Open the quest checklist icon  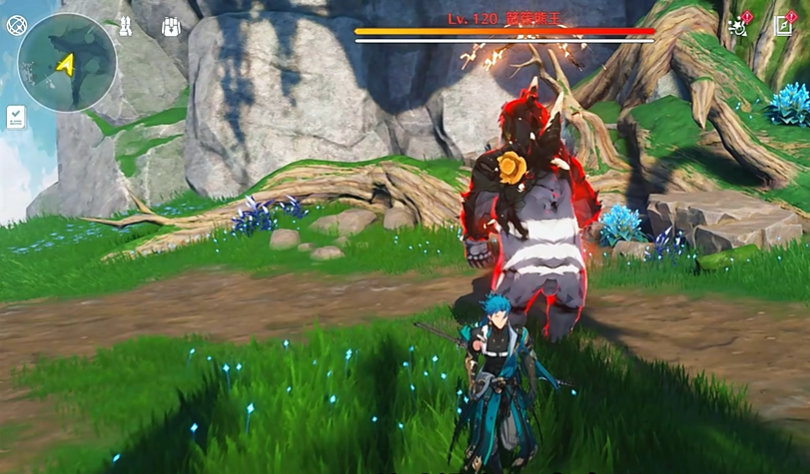(x=16, y=117)
